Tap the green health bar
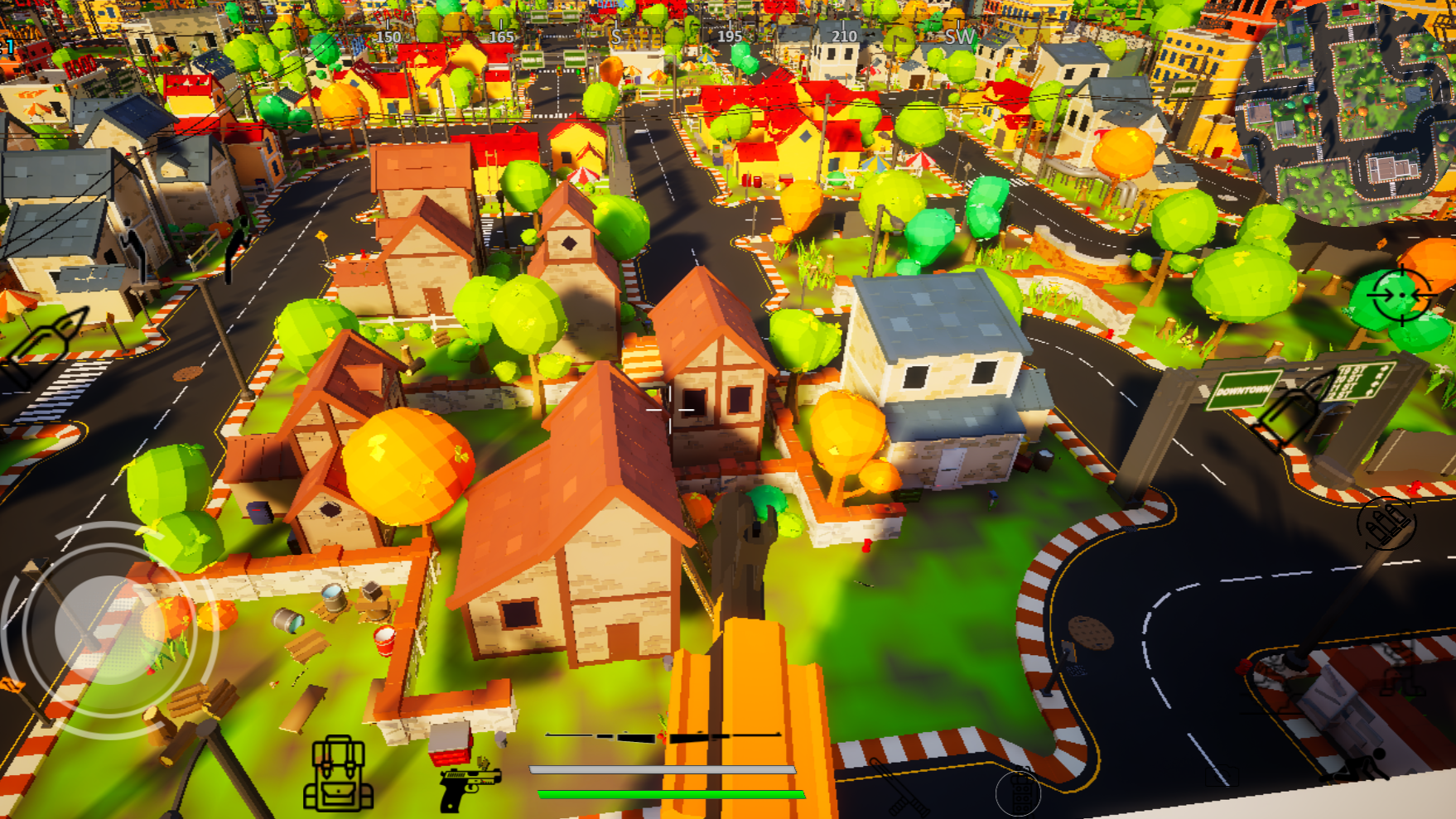The width and height of the screenshot is (1456, 819). tap(663, 793)
